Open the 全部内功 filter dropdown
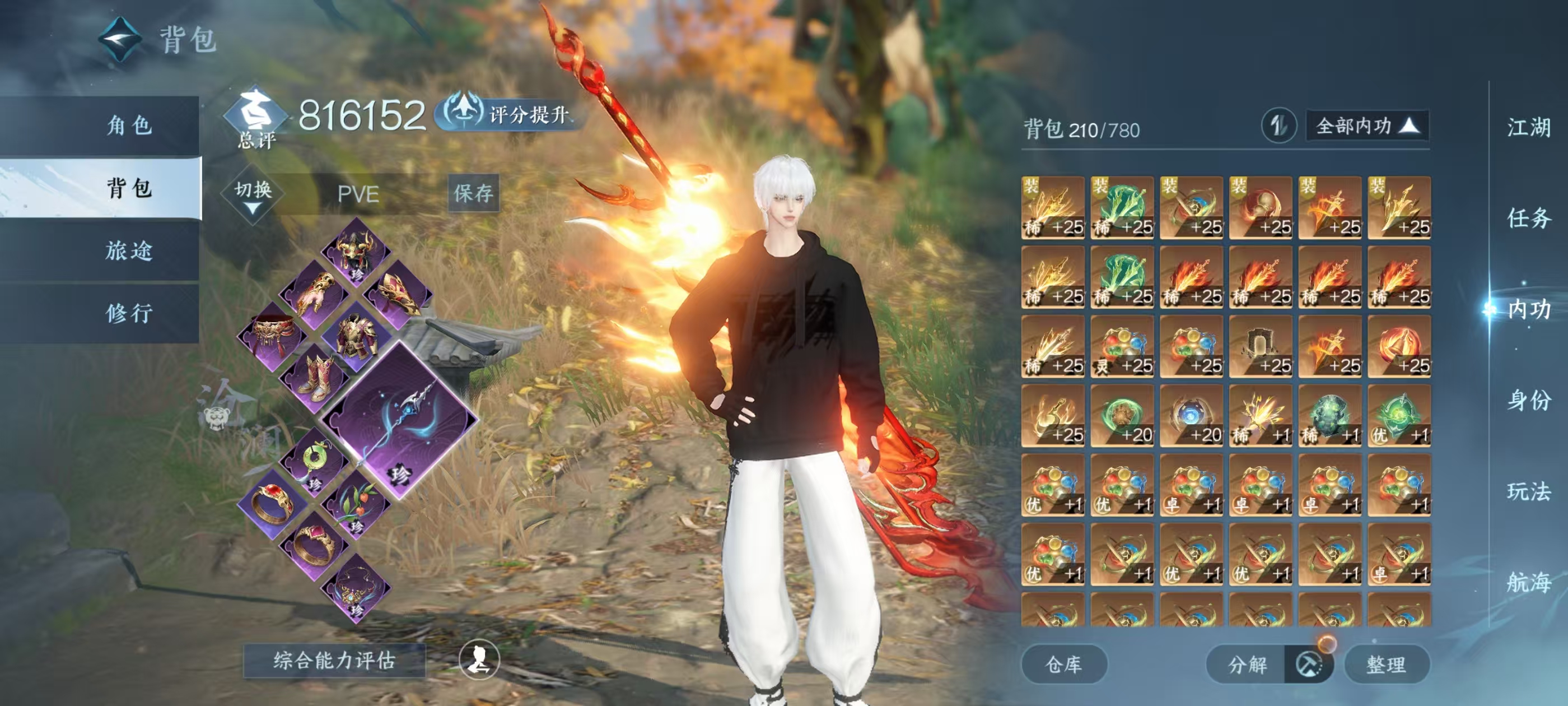The image size is (1568, 706). pyautogui.click(x=1367, y=126)
